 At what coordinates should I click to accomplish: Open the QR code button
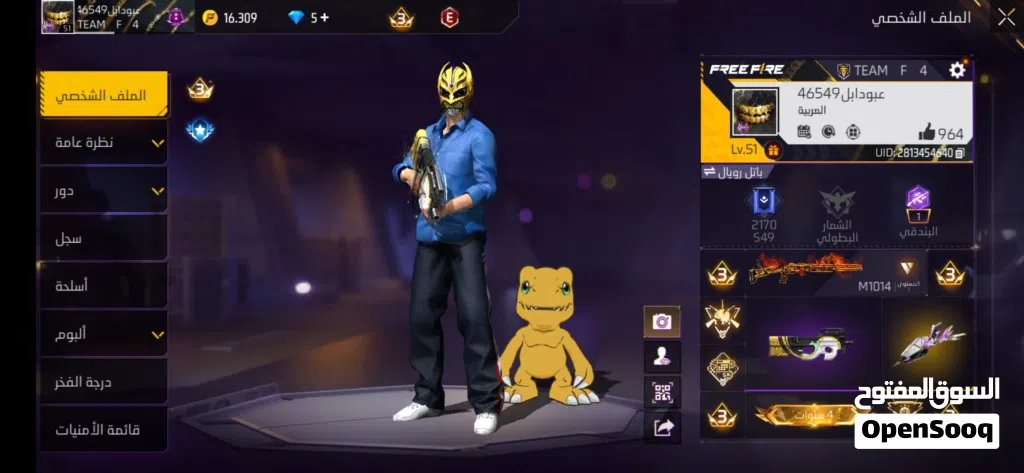[x=662, y=392]
